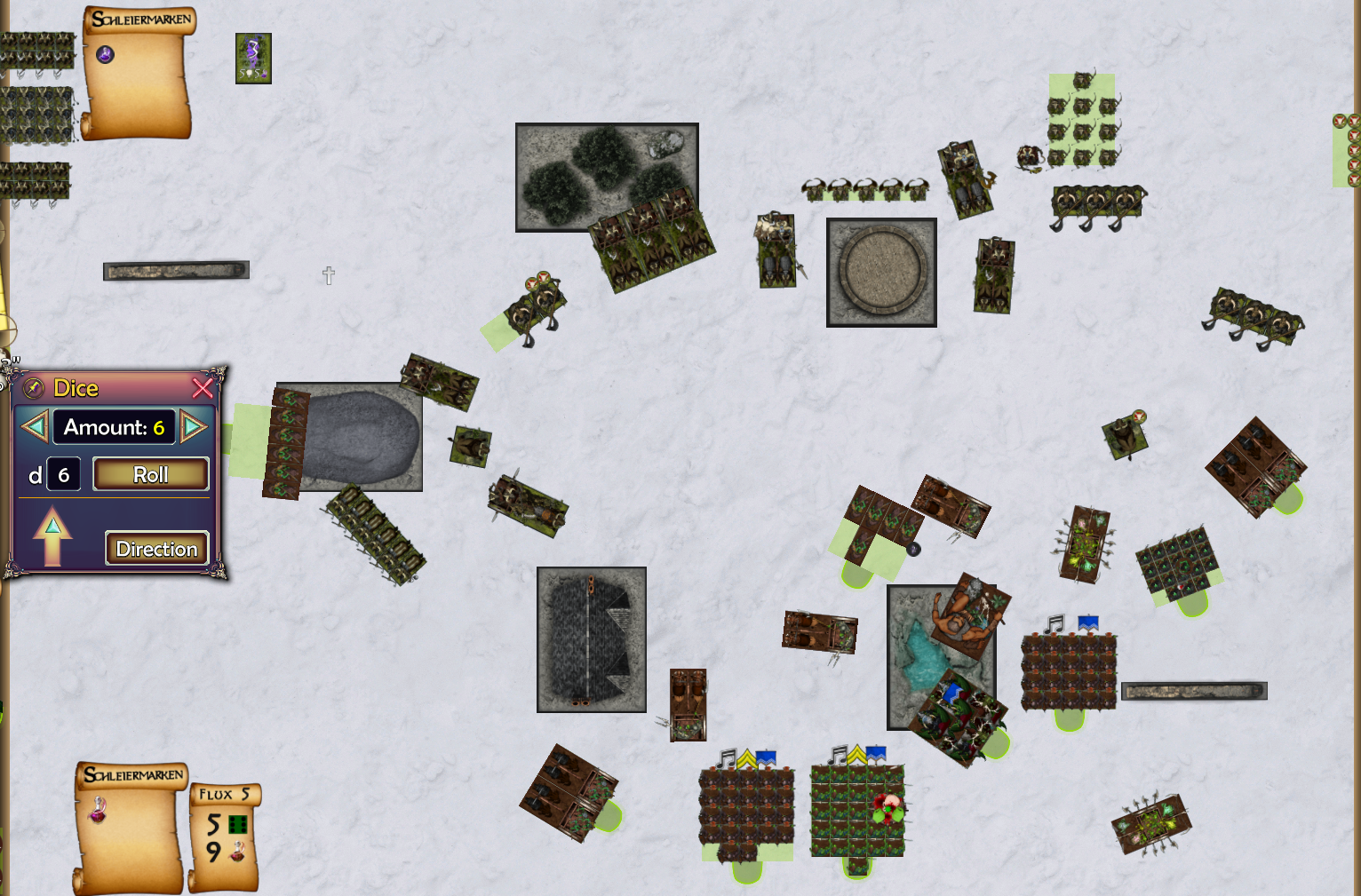Pick the pink potion token on bottom Schleiermarken scroll
Image resolution: width=1361 pixels, height=896 pixels.
coord(97,809)
